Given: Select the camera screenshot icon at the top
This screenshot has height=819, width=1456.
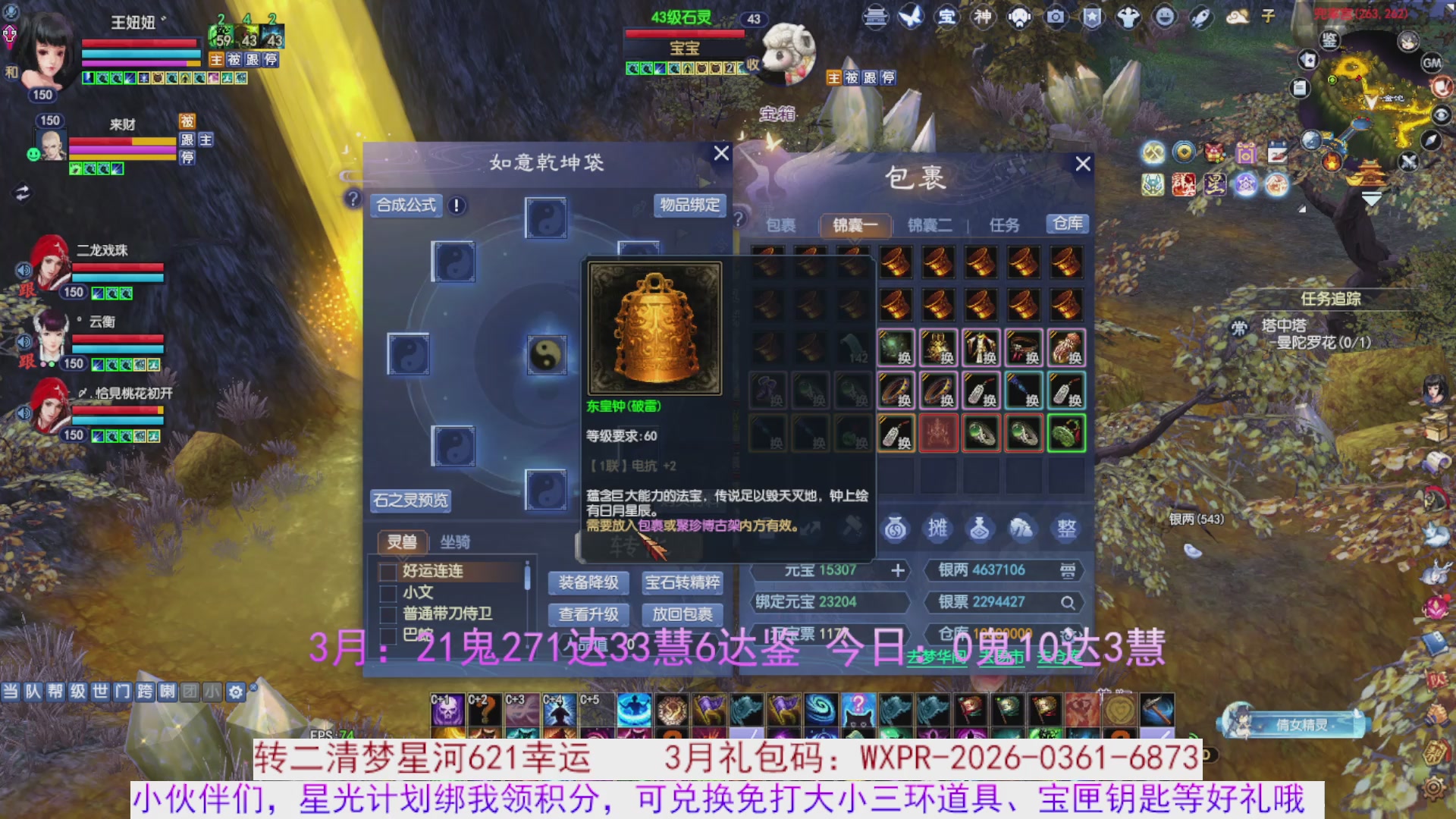Looking at the screenshot, I should pyautogui.click(x=1054, y=16).
